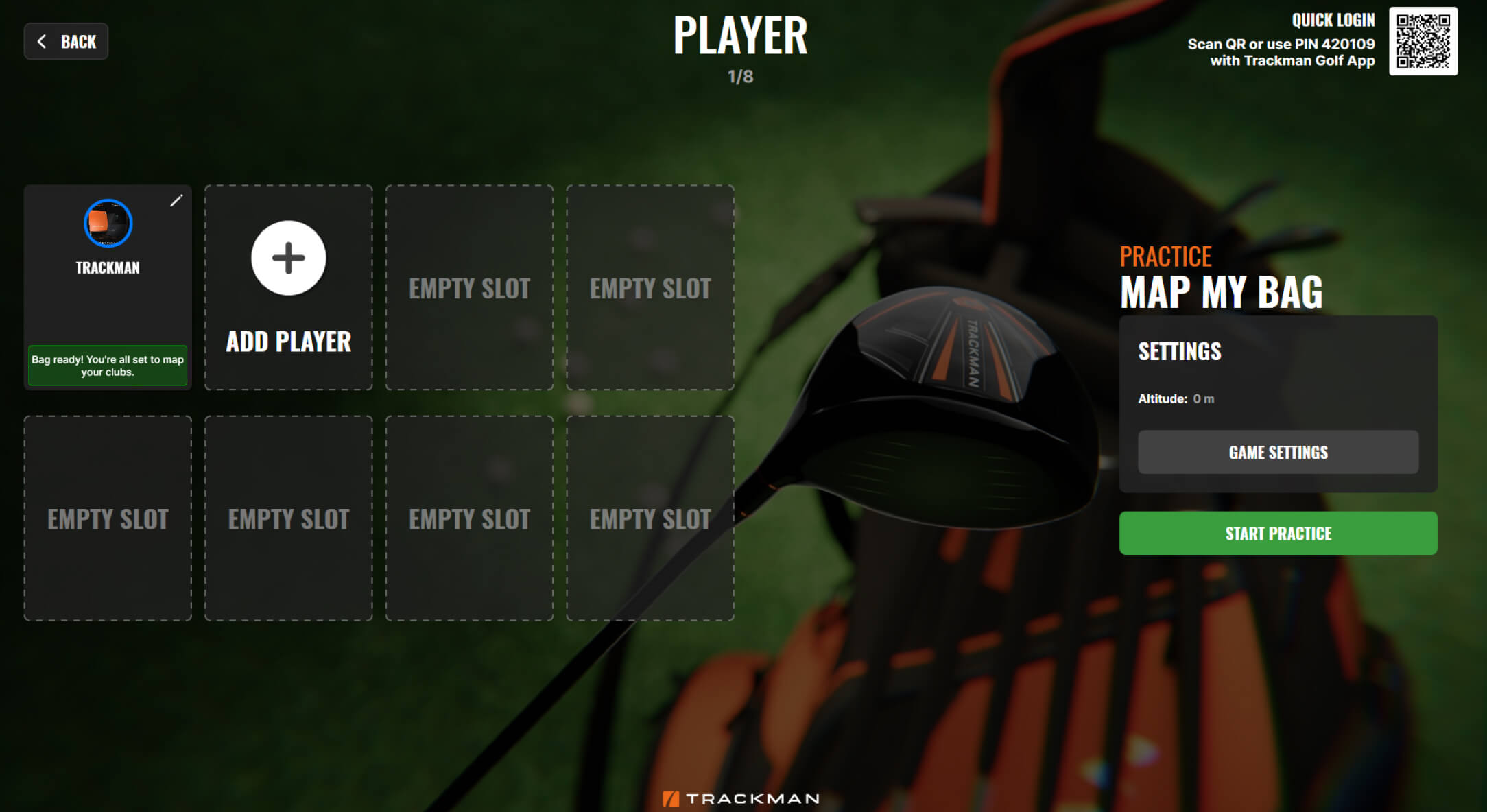Edit the Trackman player with pencil icon
1487x812 pixels.
click(x=176, y=200)
